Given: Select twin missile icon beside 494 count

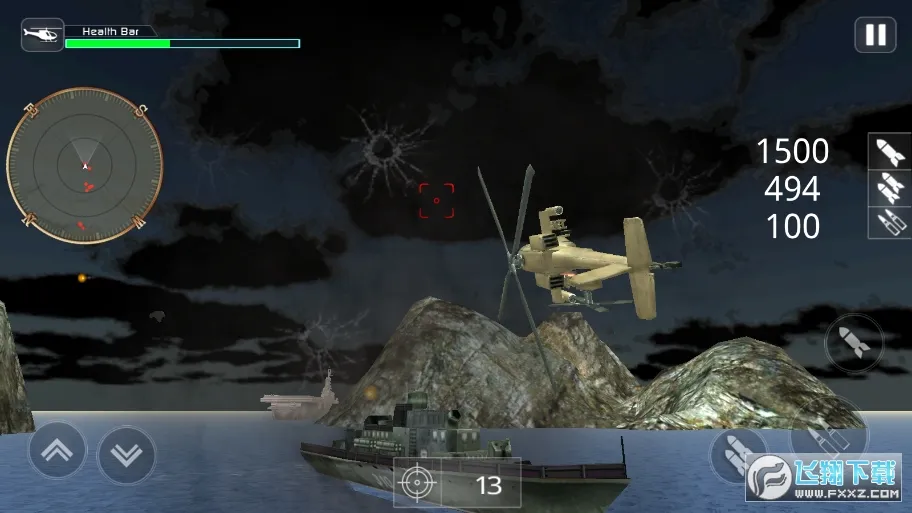Looking at the screenshot, I should point(889,187).
